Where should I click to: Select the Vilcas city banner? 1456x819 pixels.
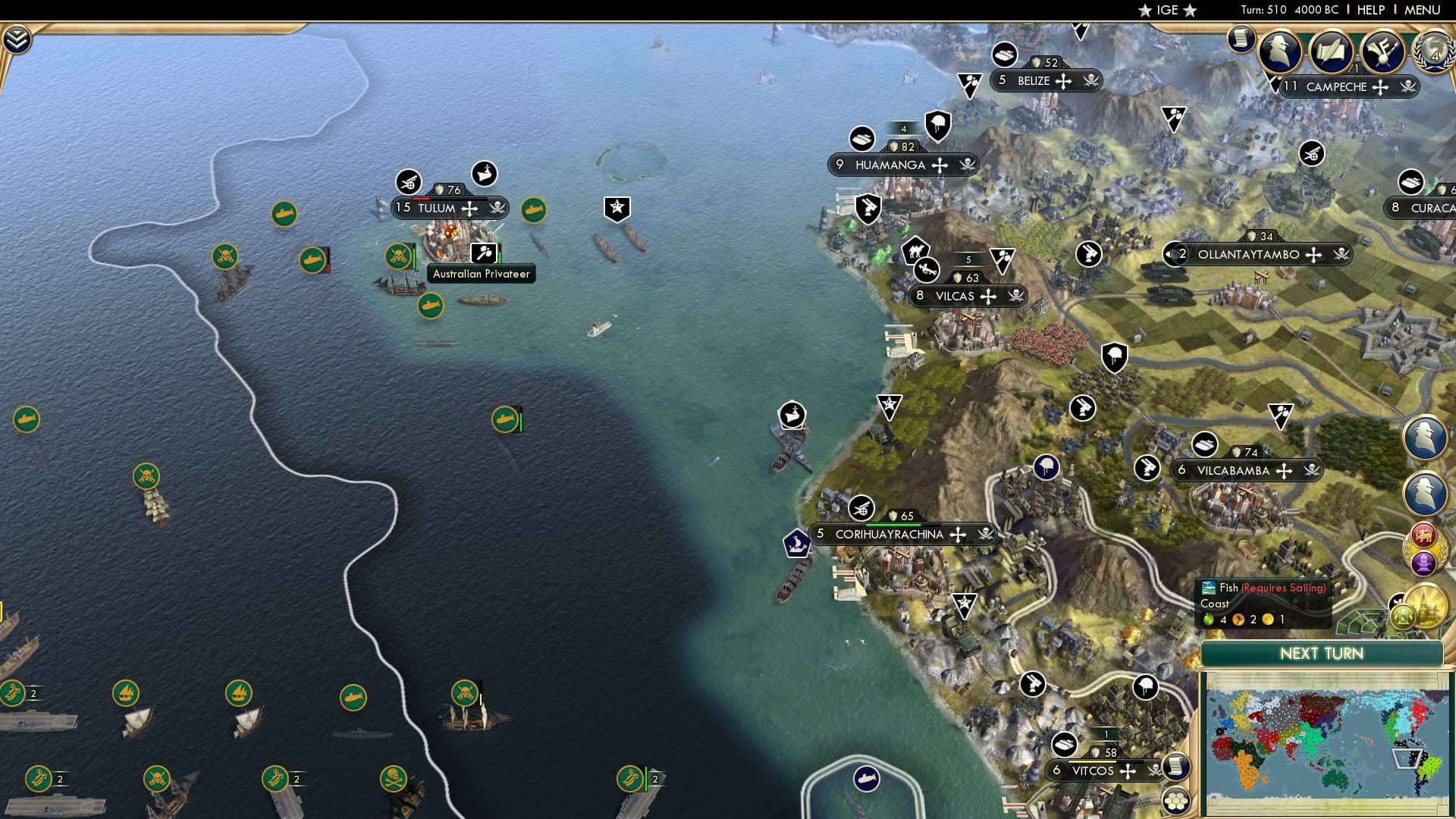(x=965, y=297)
